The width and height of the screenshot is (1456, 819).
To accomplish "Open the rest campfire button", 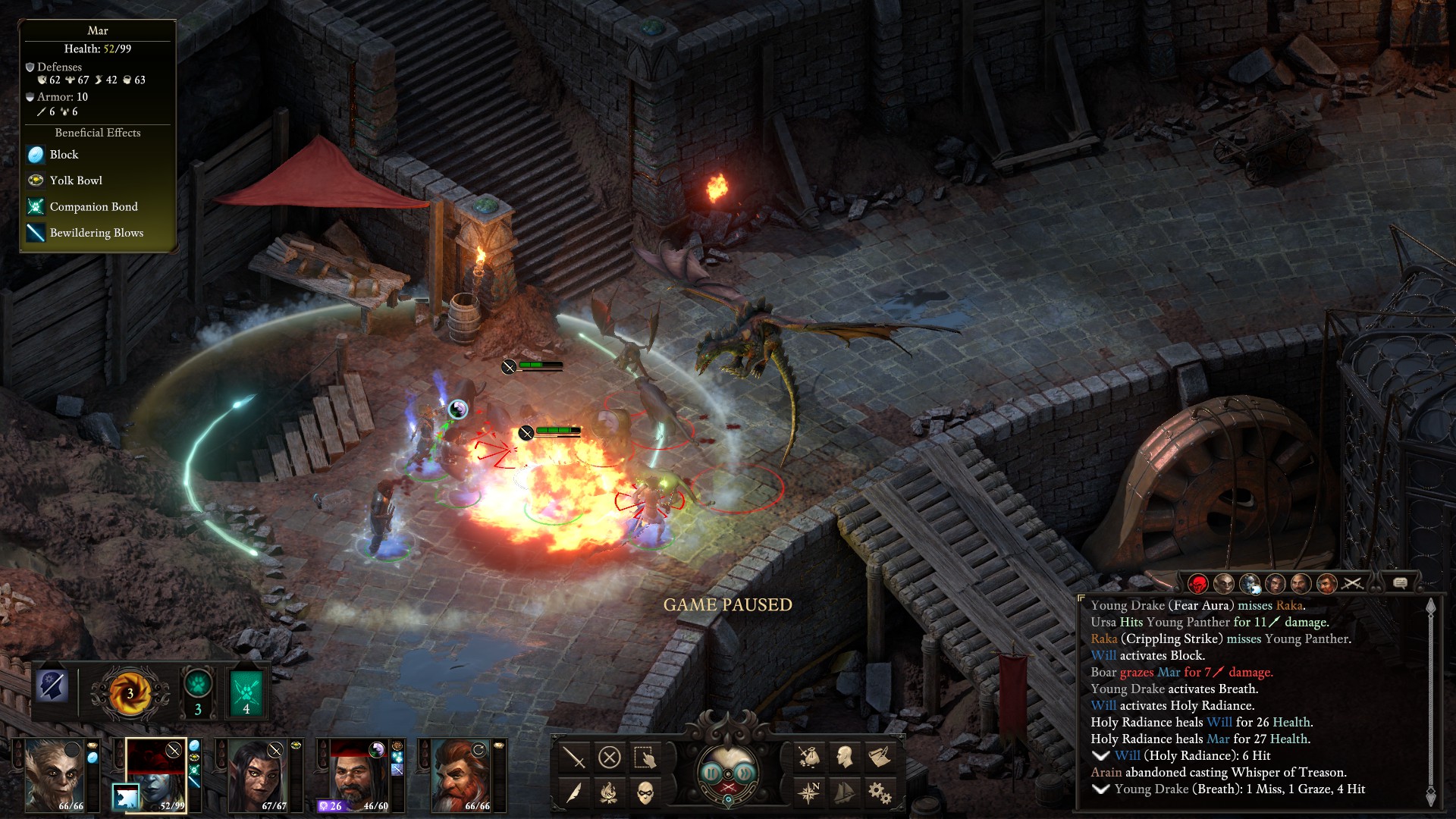I will click(609, 793).
